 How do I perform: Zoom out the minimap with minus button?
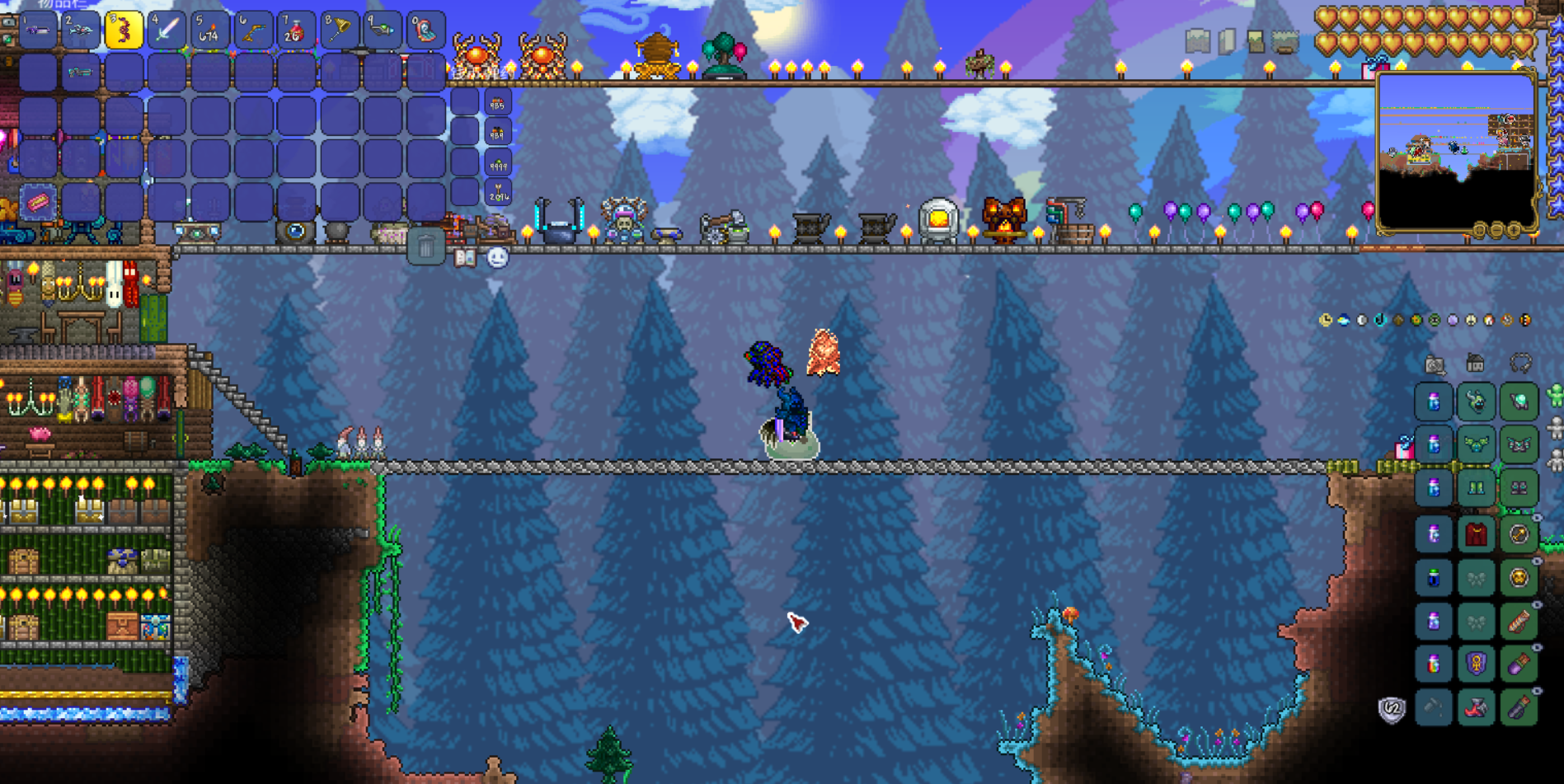tap(1497, 231)
